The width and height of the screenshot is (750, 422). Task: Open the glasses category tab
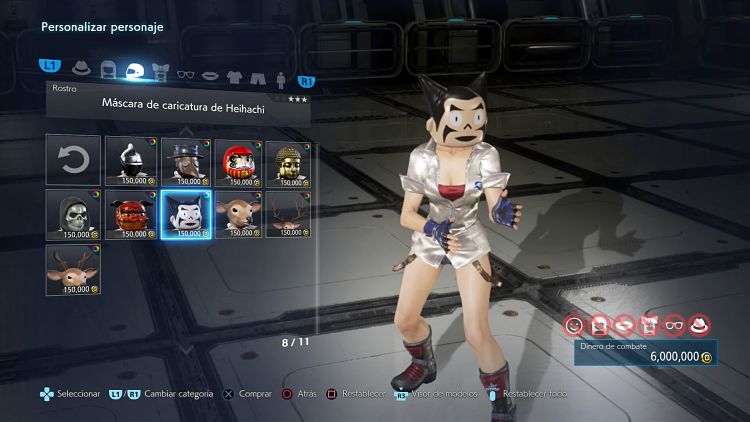pyautogui.click(x=185, y=72)
